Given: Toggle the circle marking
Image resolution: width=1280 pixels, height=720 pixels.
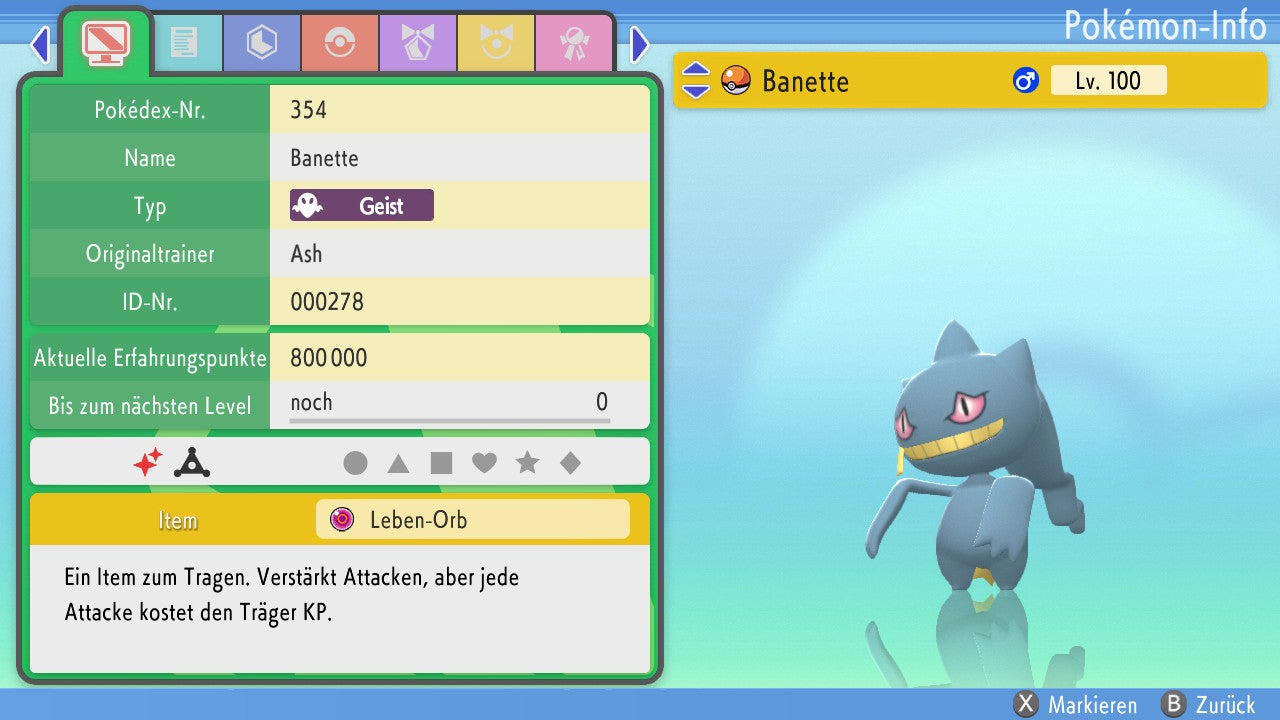Looking at the screenshot, I should click(355, 463).
